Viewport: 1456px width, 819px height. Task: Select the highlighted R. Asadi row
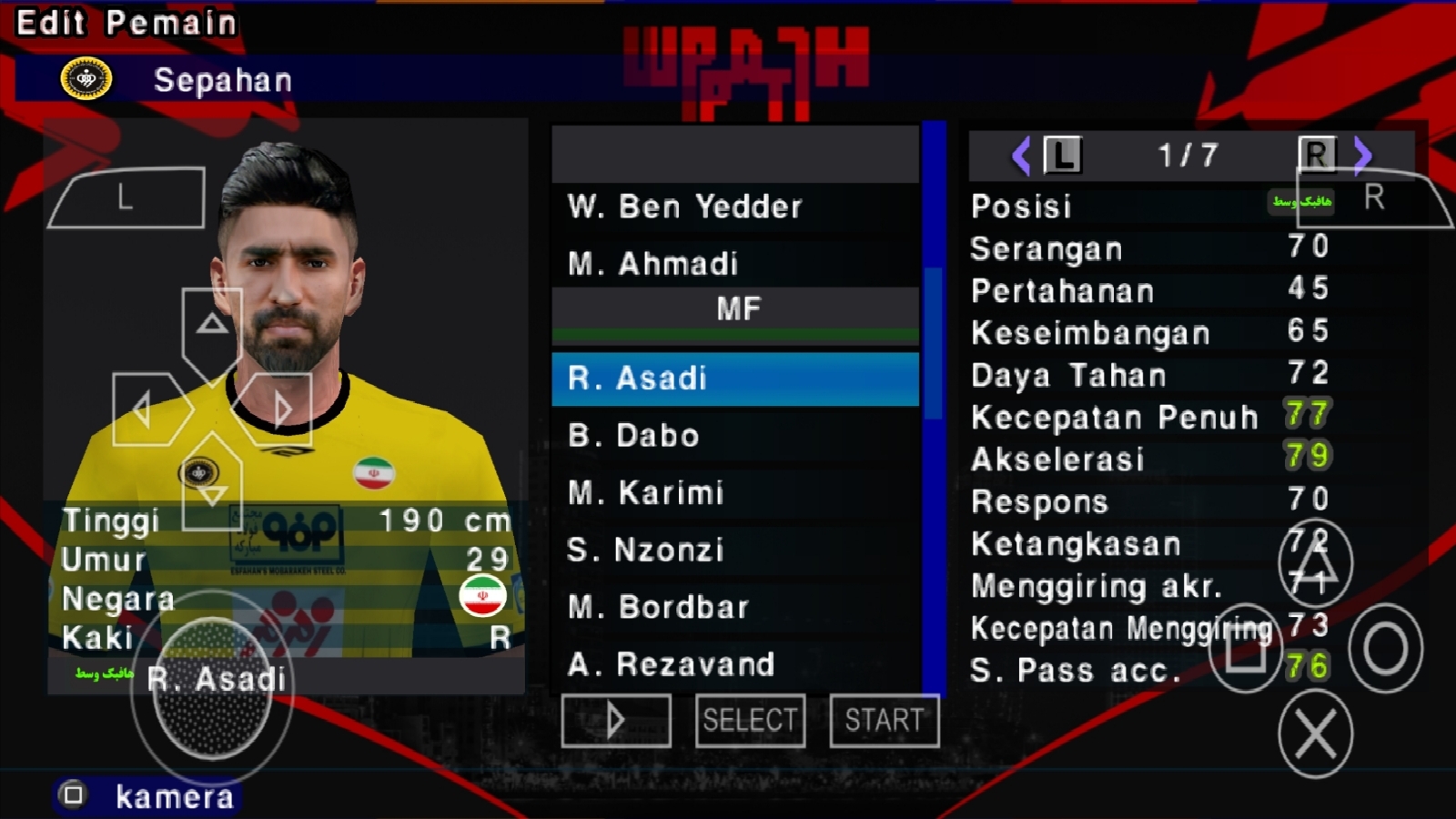pyautogui.click(x=734, y=379)
